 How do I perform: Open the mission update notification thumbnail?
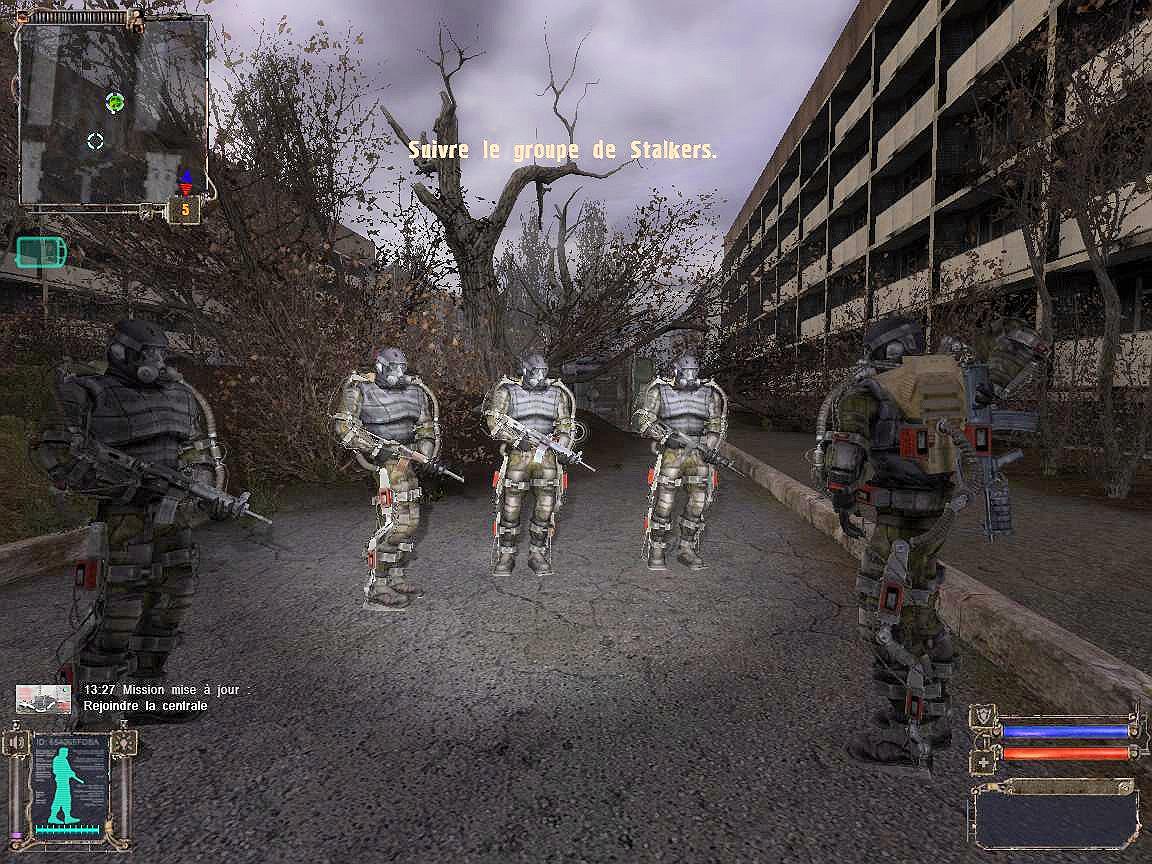[44, 698]
